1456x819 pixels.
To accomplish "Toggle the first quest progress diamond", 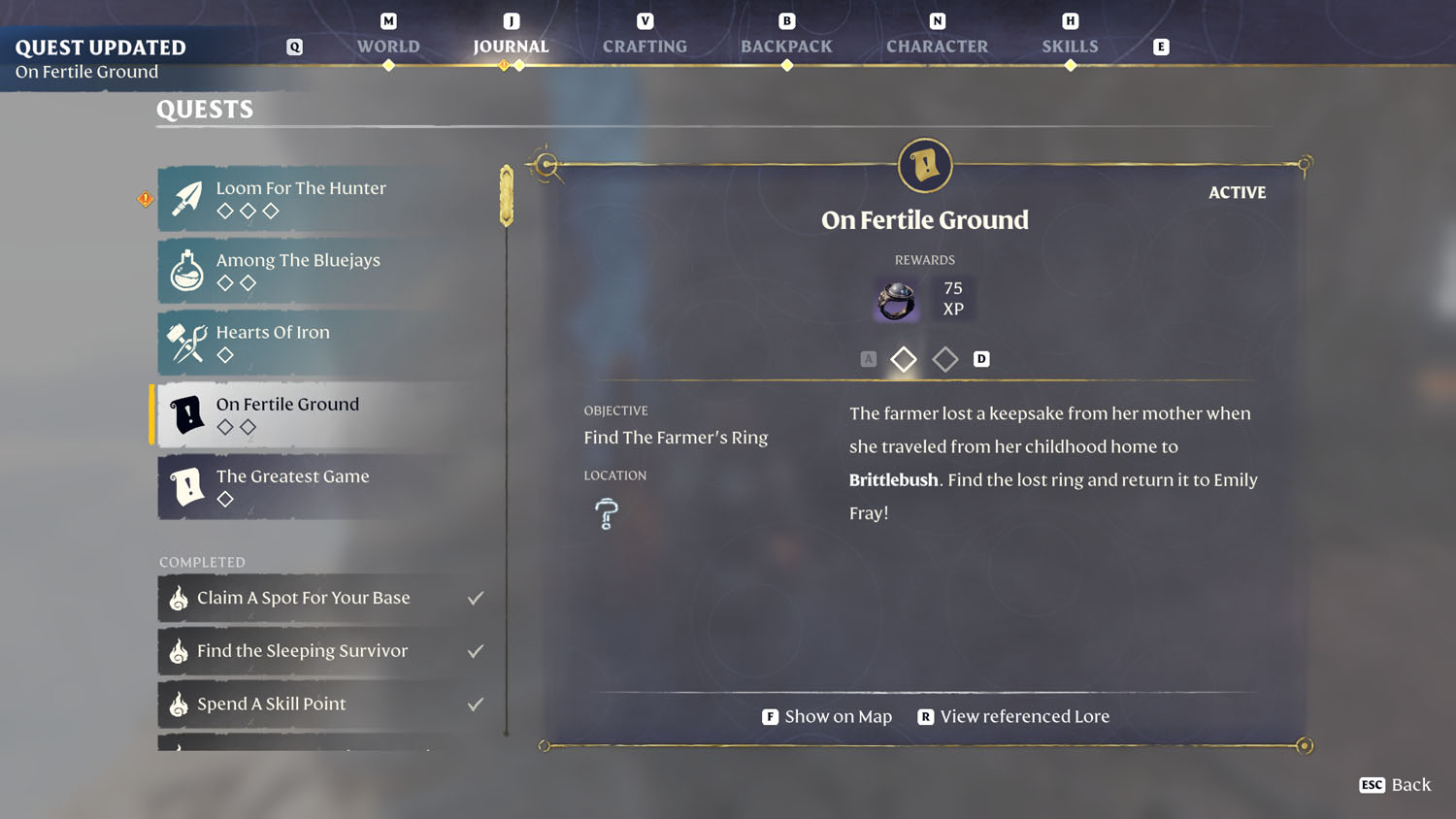I will (903, 359).
